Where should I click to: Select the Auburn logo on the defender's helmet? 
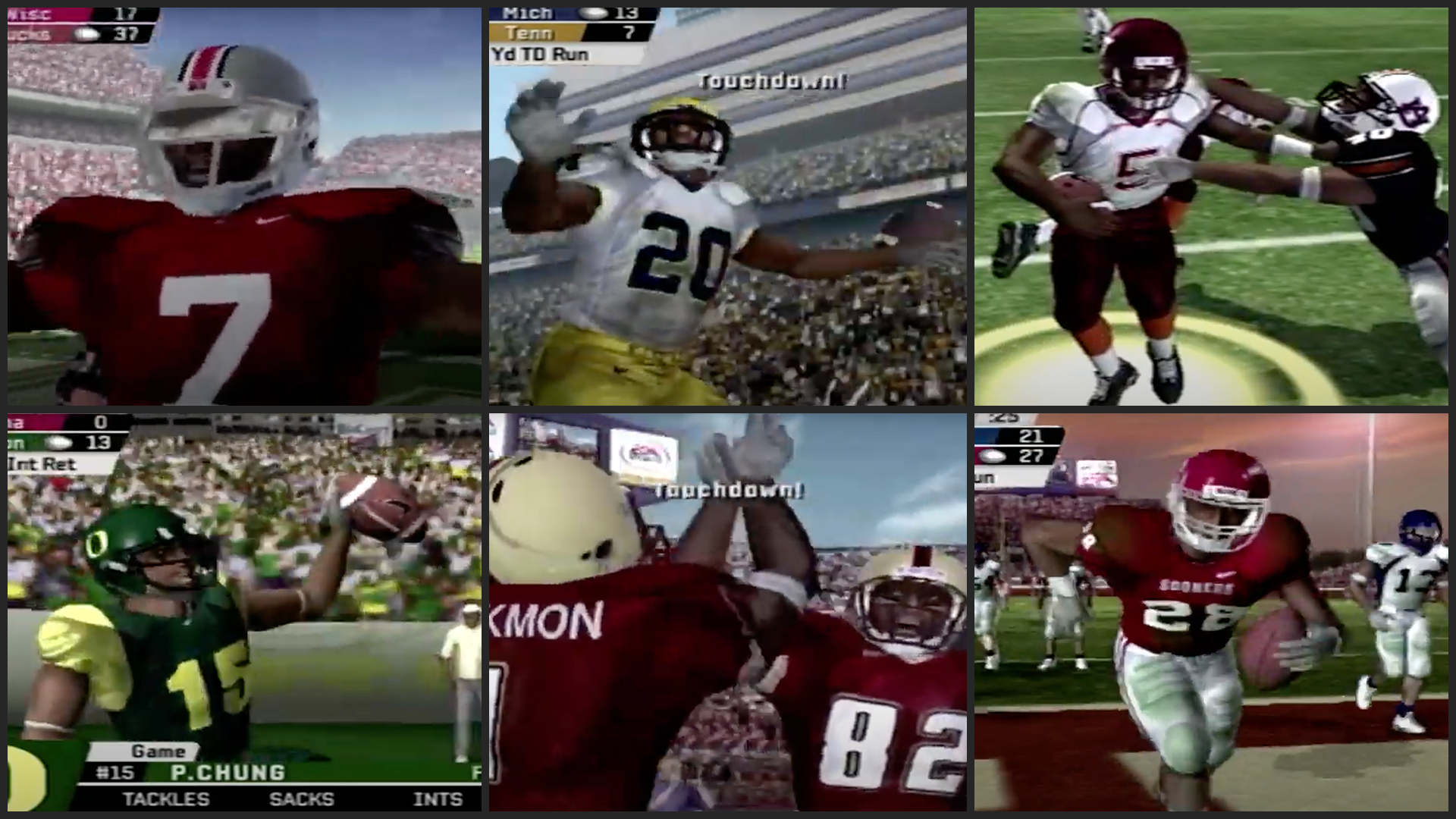pos(1414,111)
